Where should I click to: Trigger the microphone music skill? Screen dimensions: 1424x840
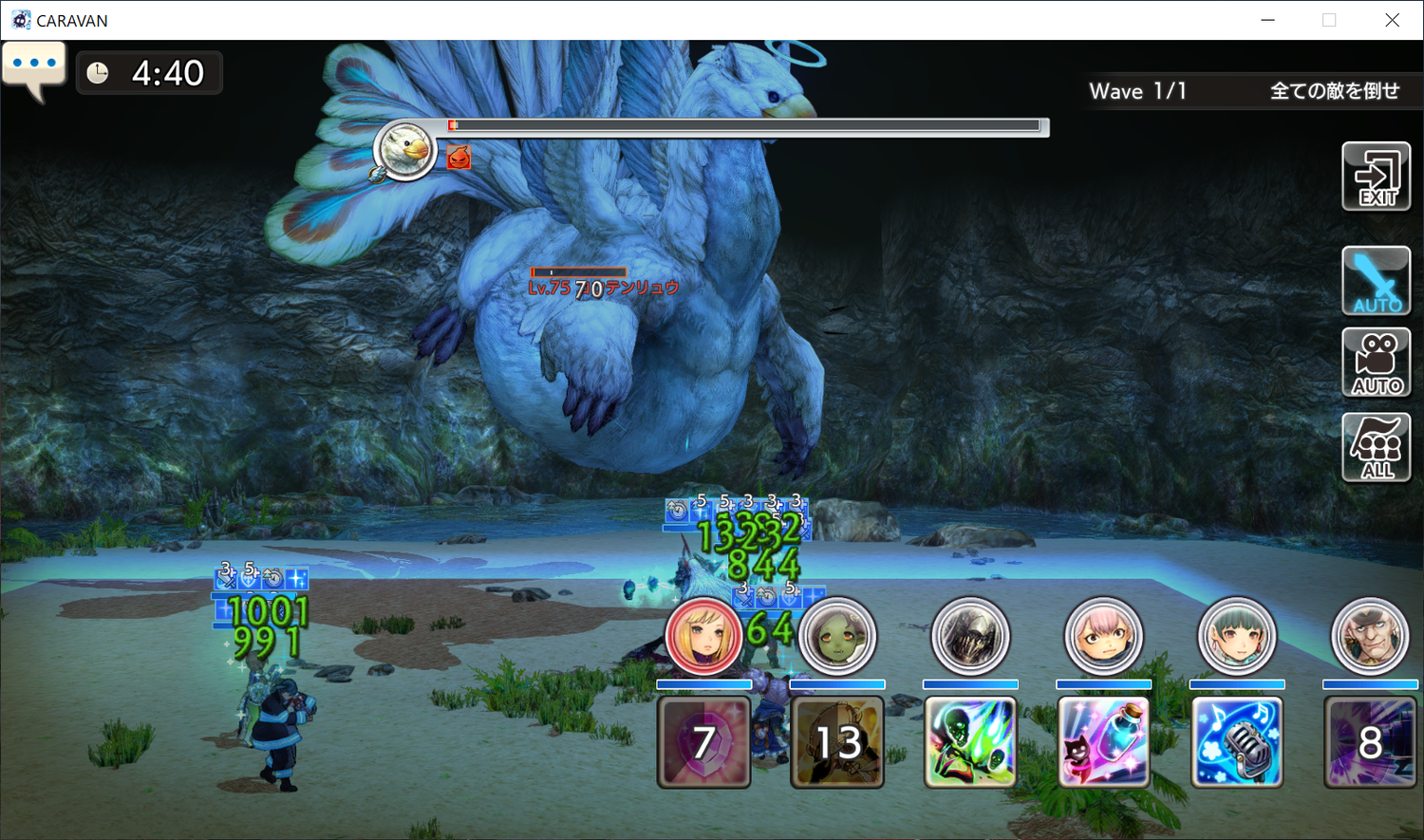pyautogui.click(x=1236, y=742)
